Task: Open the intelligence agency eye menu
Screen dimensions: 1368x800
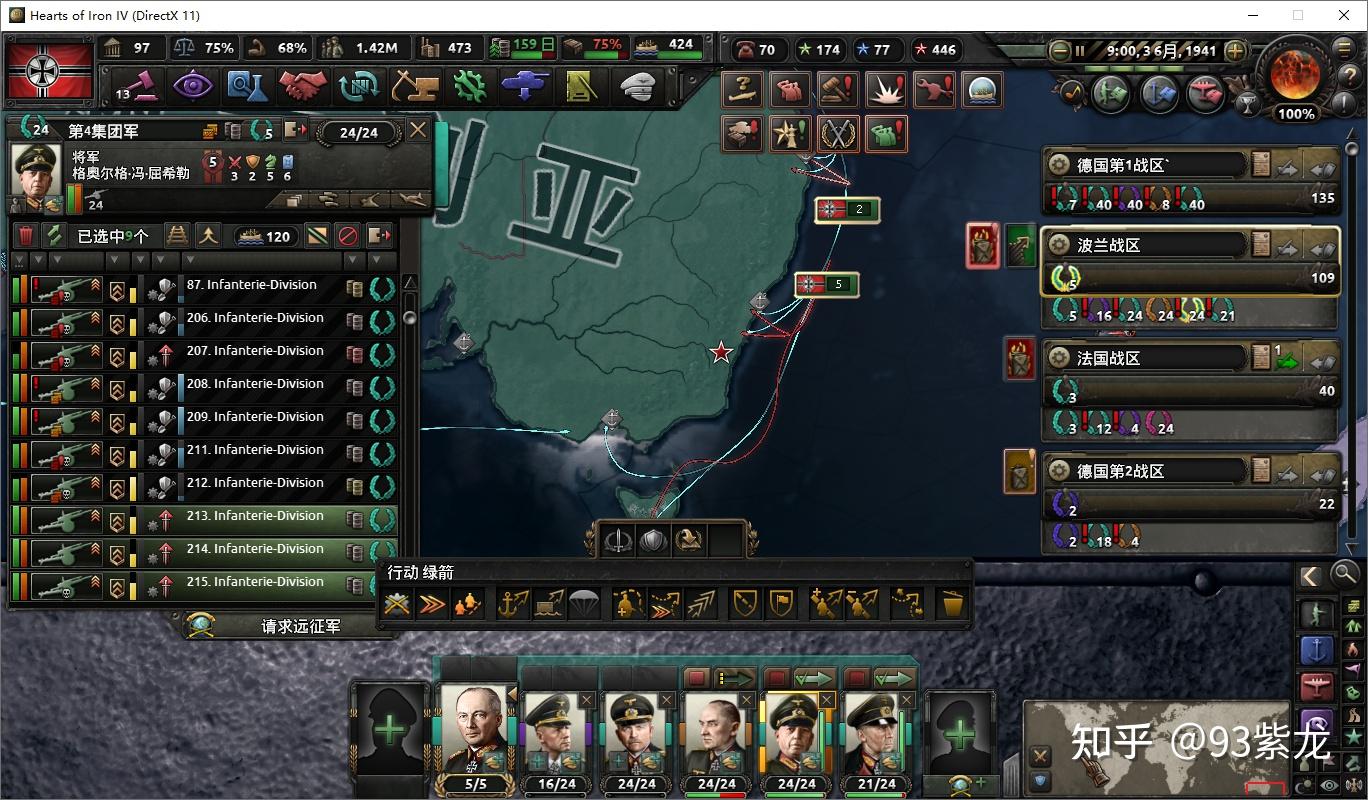Action: [192, 86]
